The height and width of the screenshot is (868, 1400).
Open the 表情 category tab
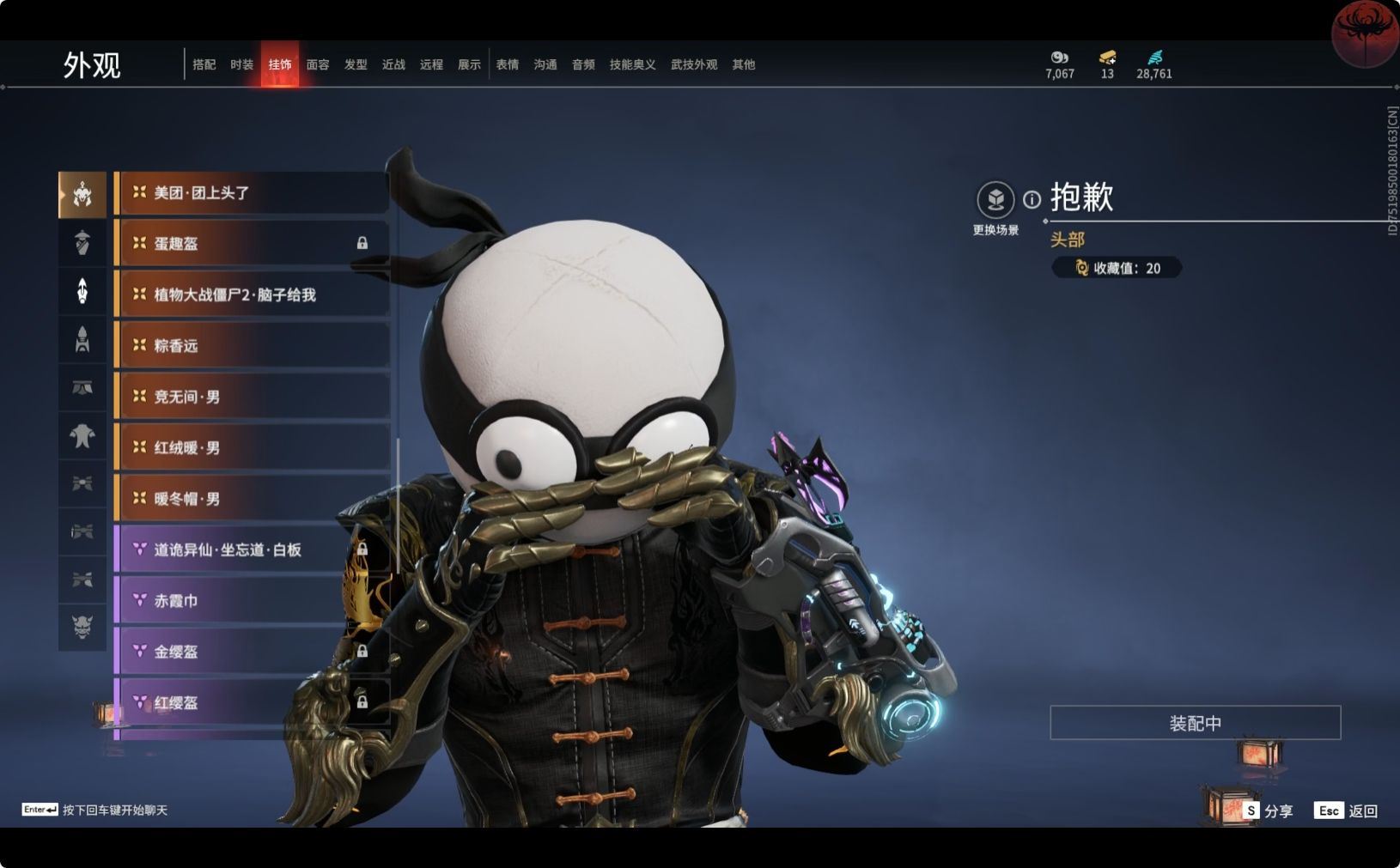pos(507,64)
